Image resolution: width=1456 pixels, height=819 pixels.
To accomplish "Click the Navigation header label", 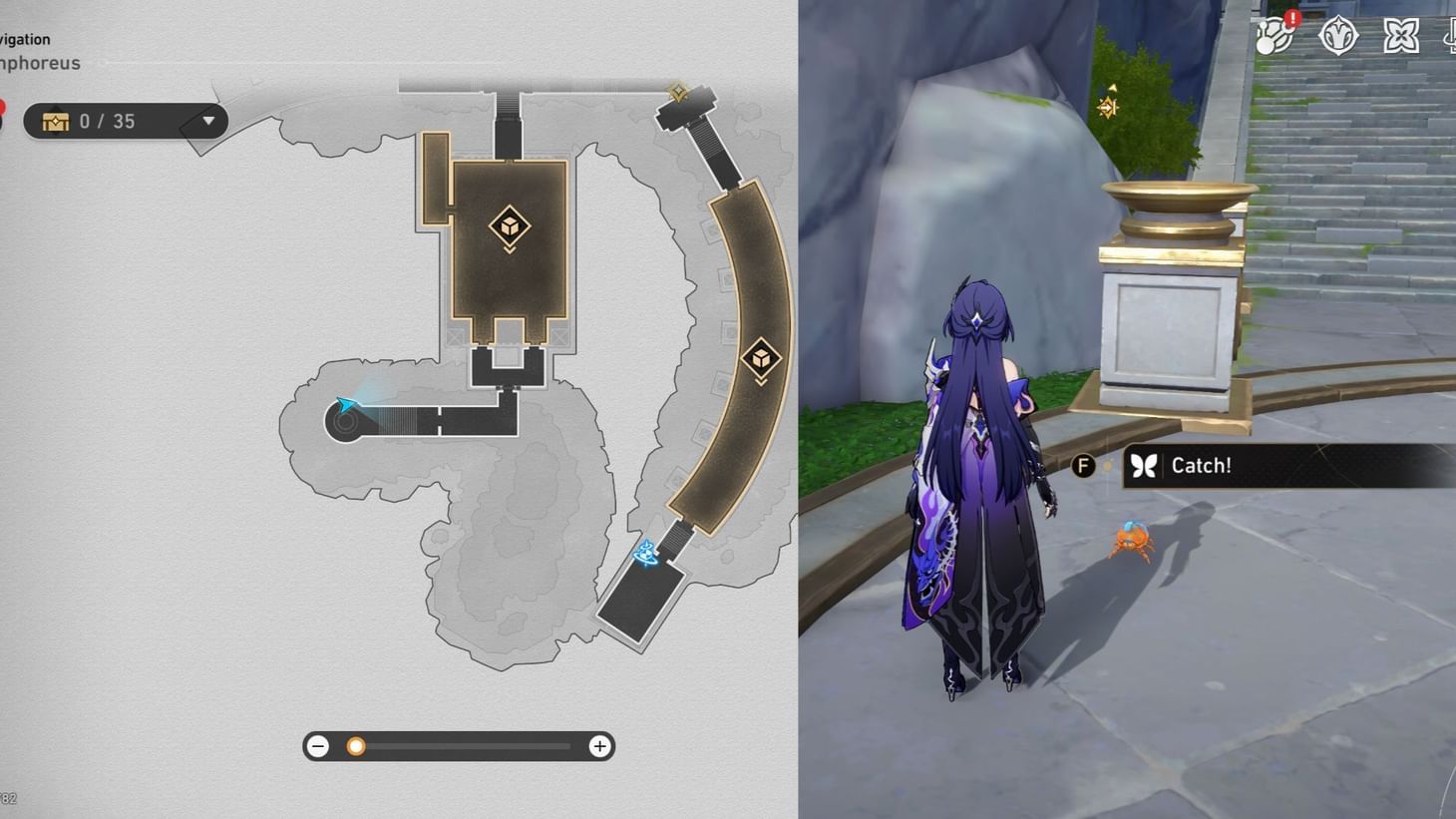I will coord(25,39).
